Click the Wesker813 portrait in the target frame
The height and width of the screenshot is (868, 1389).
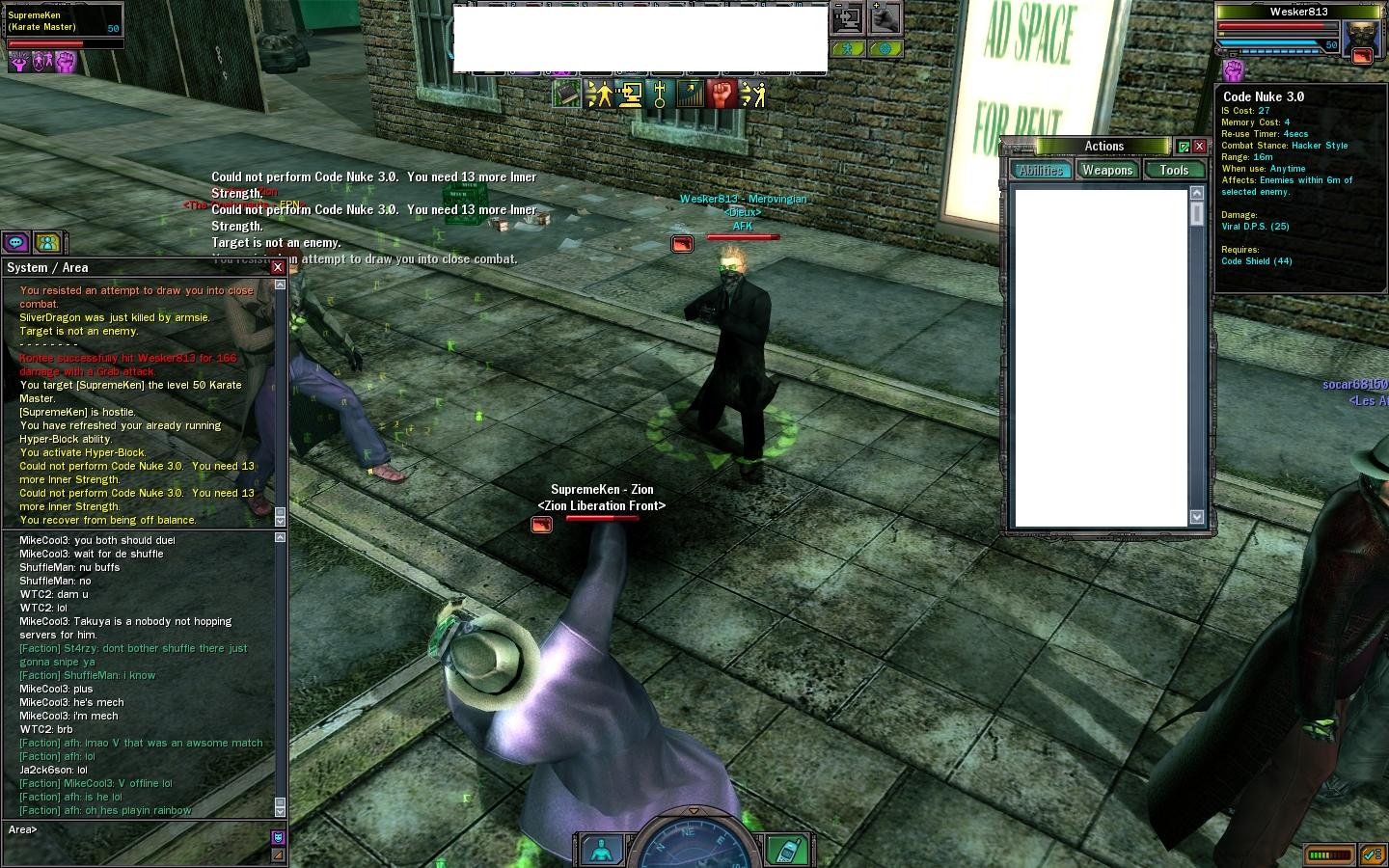(1362, 39)
